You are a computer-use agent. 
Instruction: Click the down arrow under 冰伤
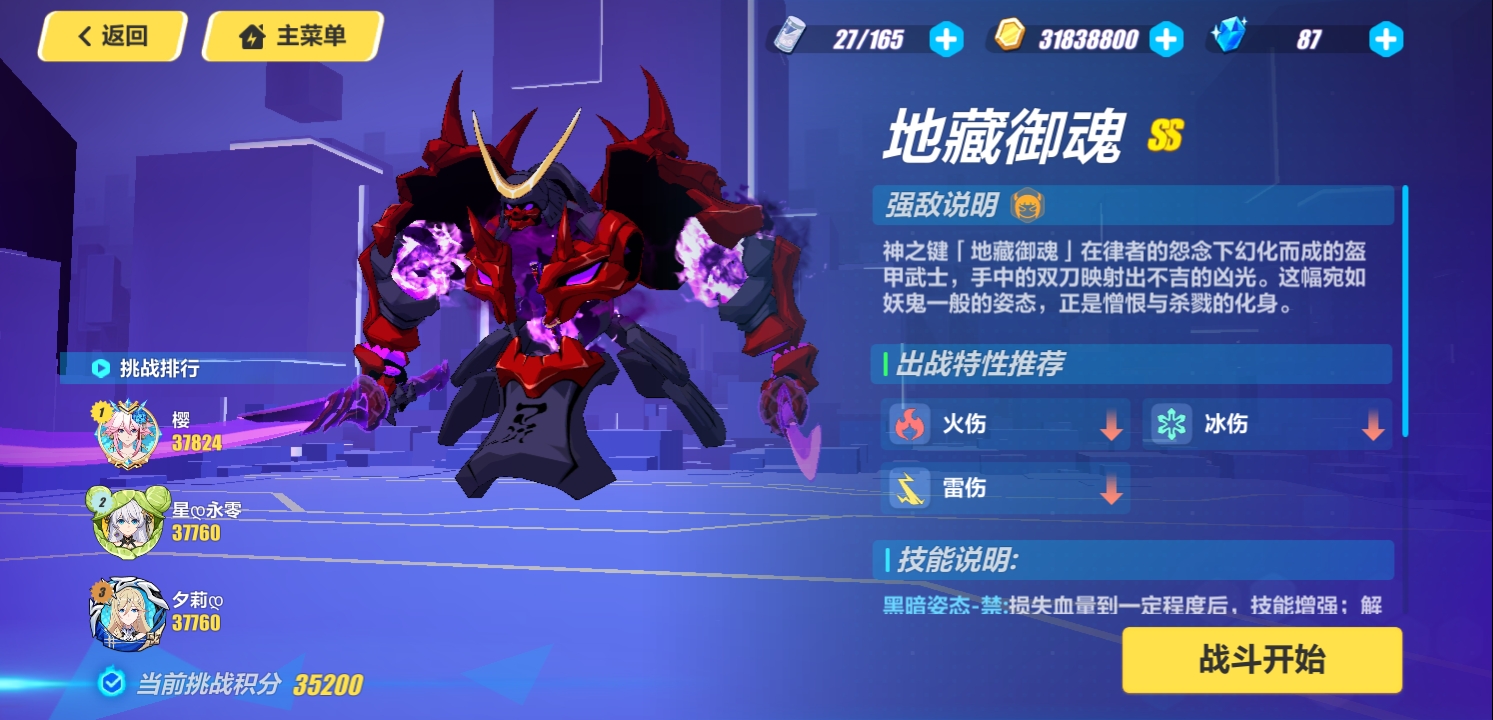(1372, 424)
